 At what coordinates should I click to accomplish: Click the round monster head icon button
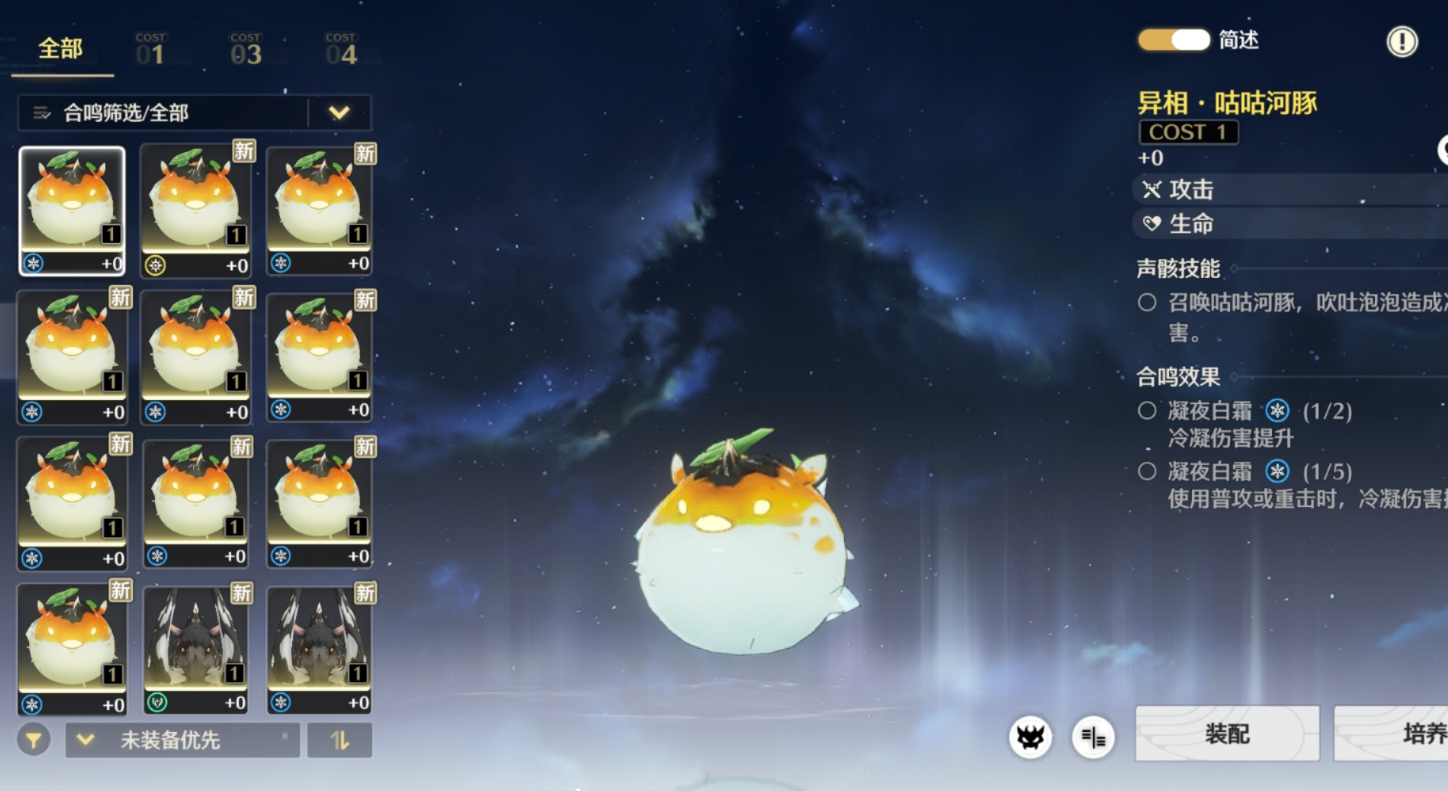pyautogui.click(x=1030, y=738)
